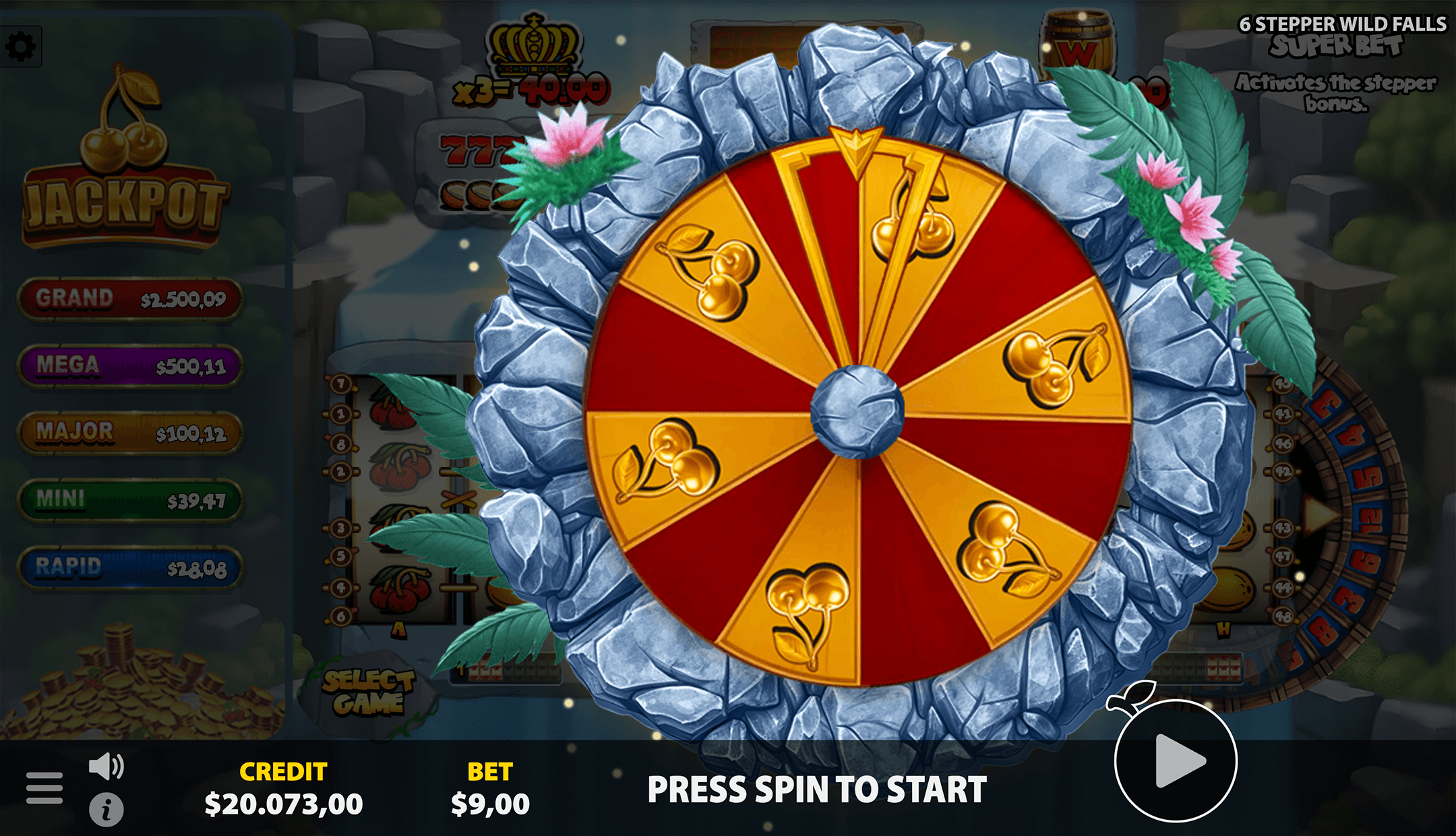The image size is (1456, 836).
Task: Toggle the sound speaker icon
Action: click(107, 767)
